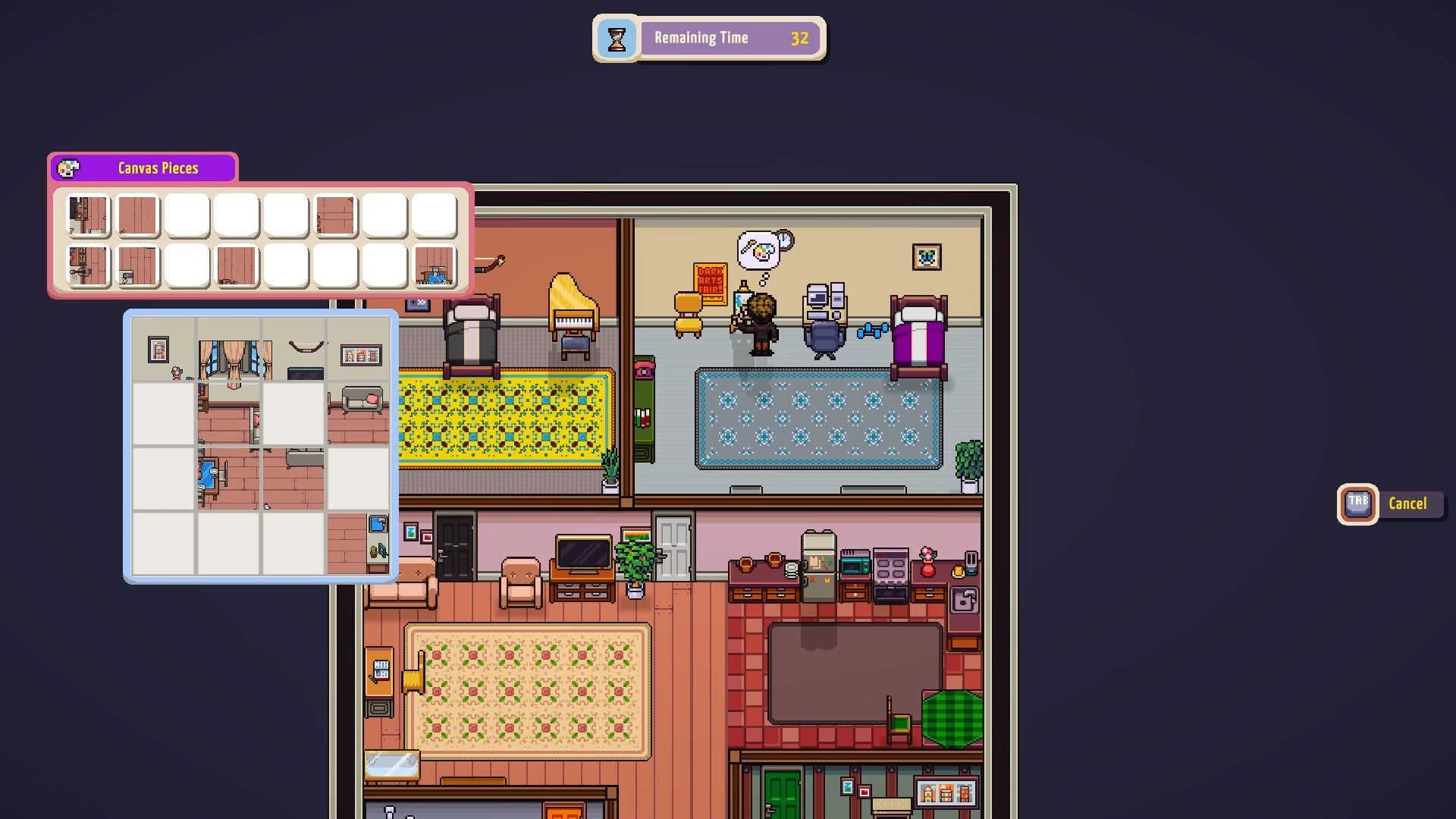The width and height of the screenshot is (1456, 819).
Task: Click the board tile with blue dining table
Action: pyautogui.click(x=228, y=479)
